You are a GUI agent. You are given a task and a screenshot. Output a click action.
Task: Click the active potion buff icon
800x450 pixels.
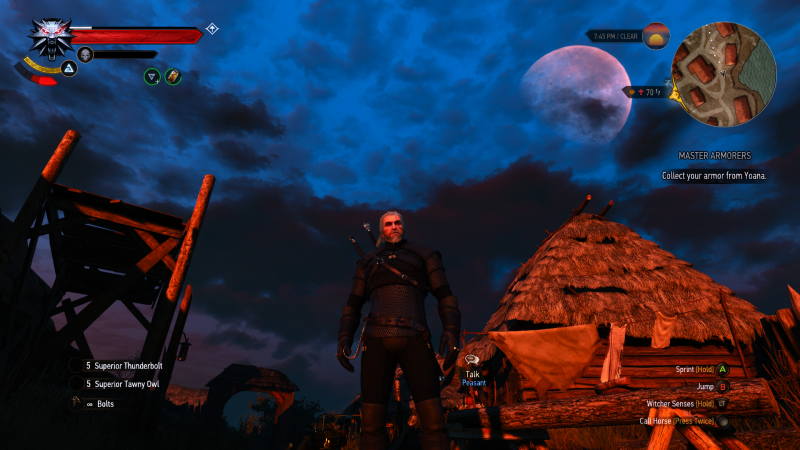click(x=173, y=75)
